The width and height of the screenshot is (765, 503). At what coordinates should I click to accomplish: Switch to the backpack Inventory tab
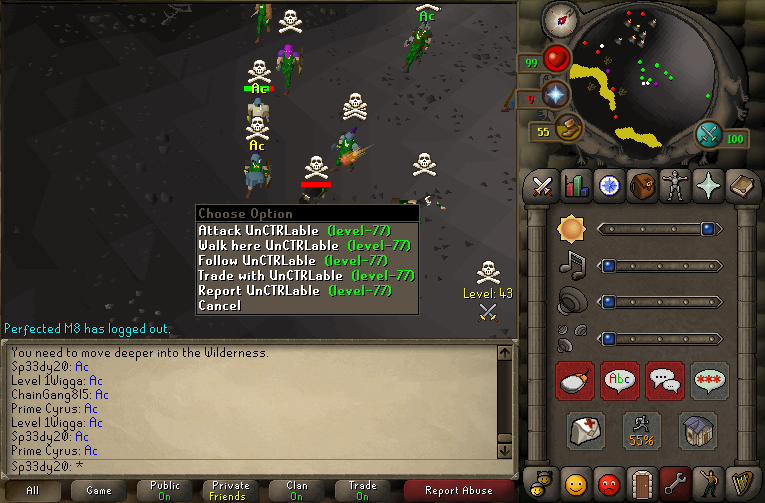pyautogui.click(x=640, y=186)
